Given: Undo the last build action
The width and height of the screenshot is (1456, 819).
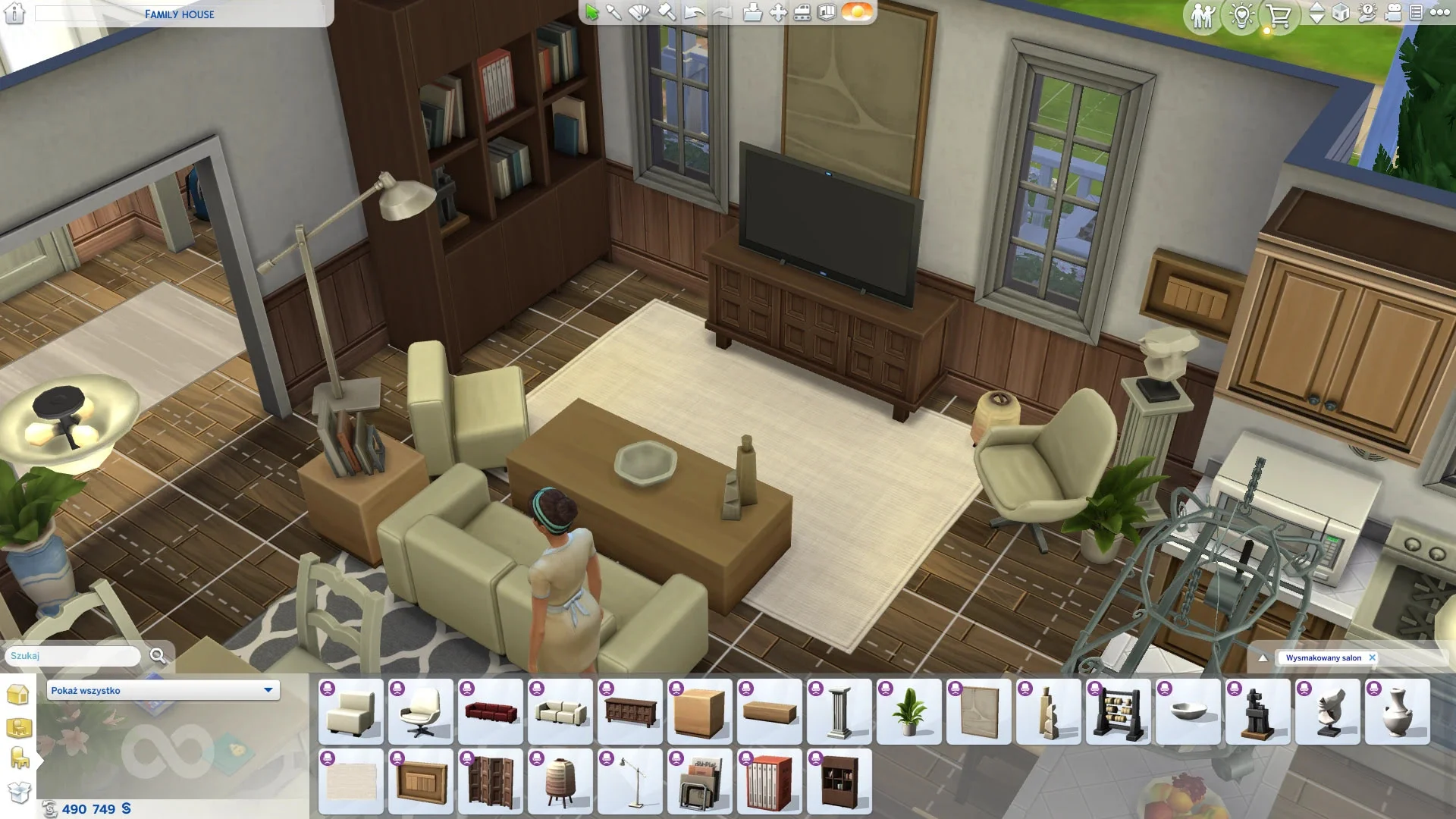Looking at the screenshot, I should tap(694, 13).
